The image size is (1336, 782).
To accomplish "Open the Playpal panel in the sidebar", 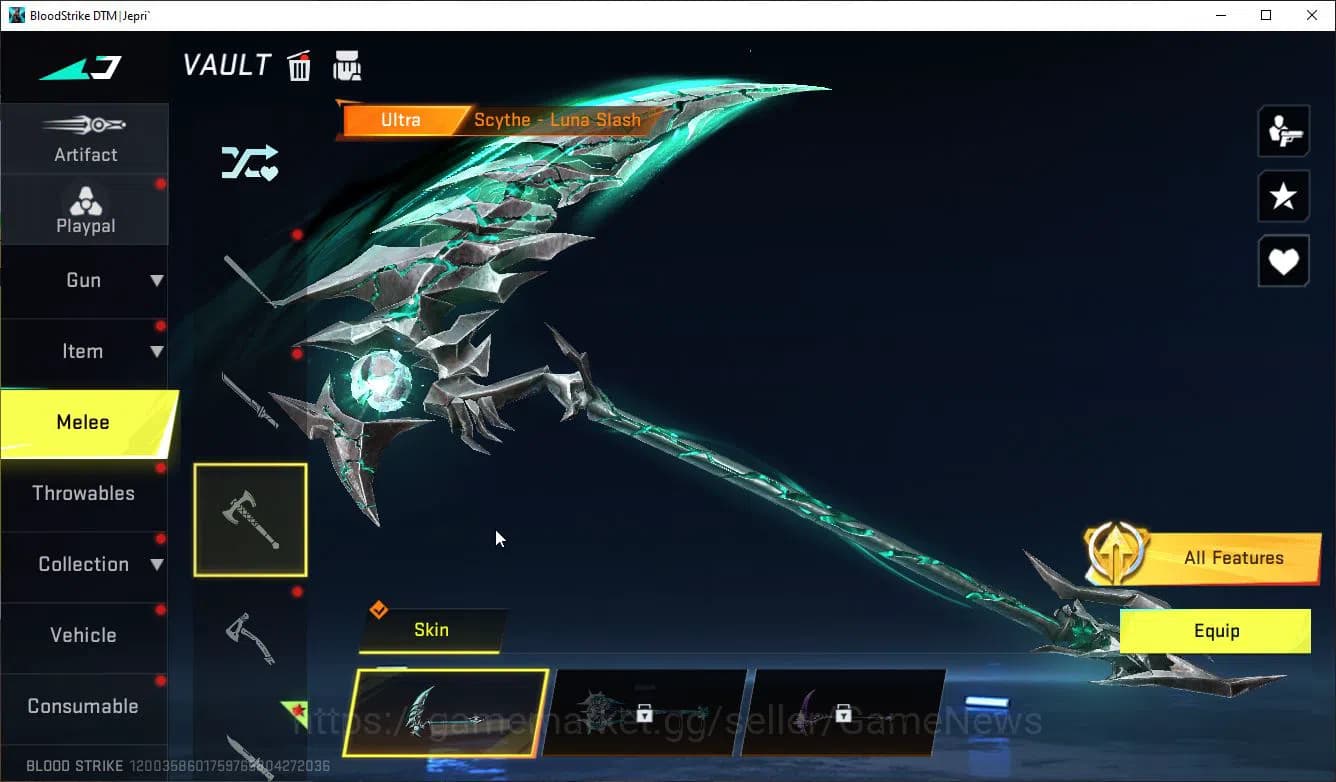I will coord(85,209).
